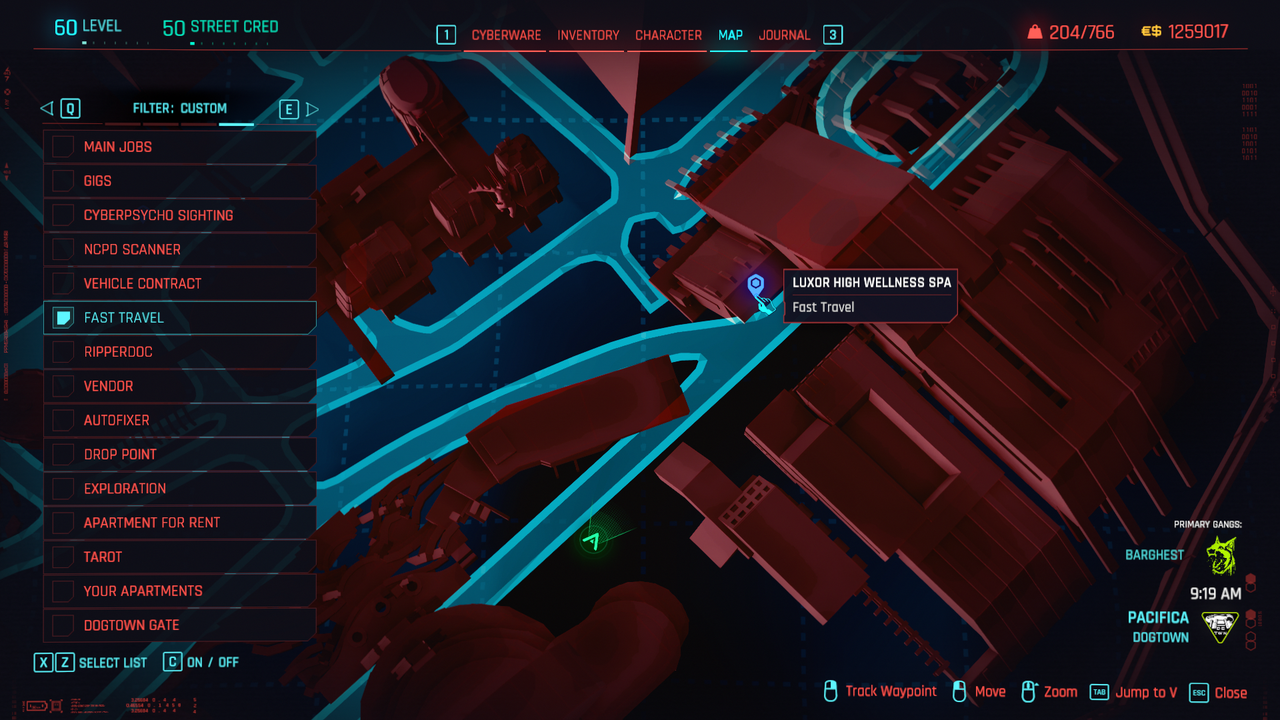This screenshot has height=720, width=1280.
Task: Show Vendor markers on map
Action: (x=63, y=386)
